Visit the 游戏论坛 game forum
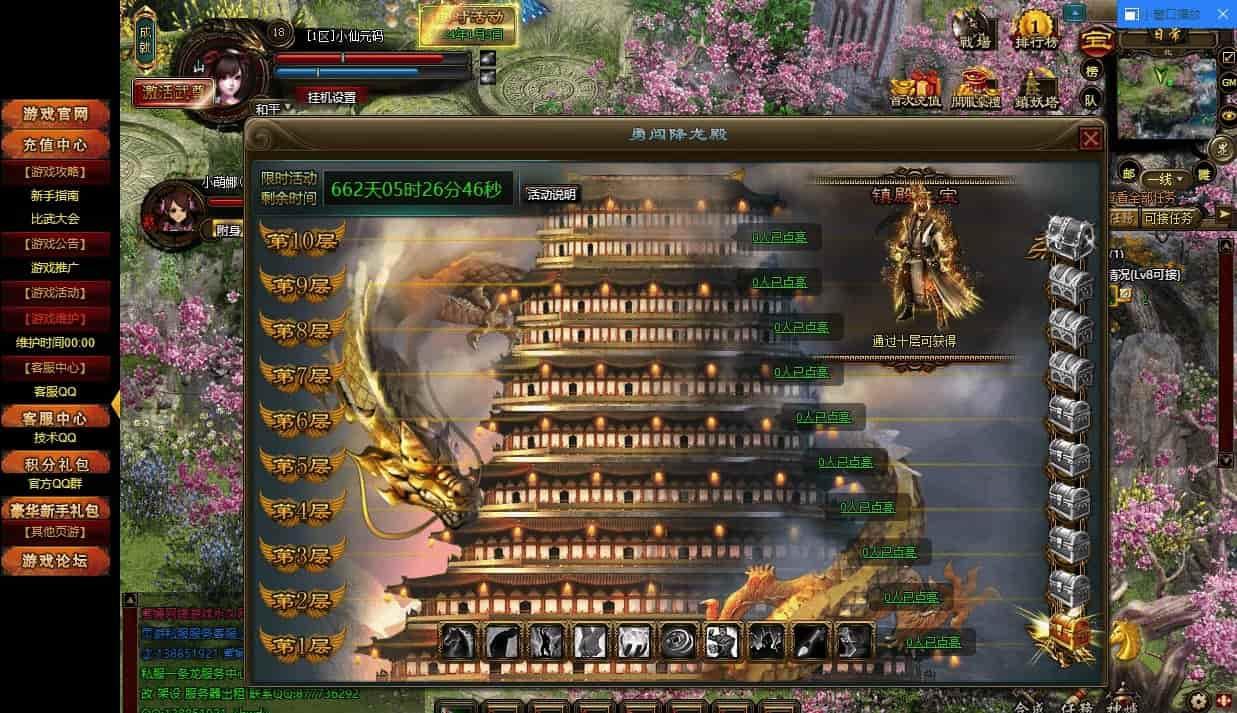The width and height of the screenshot is (1237, 713). coord(57,560)
